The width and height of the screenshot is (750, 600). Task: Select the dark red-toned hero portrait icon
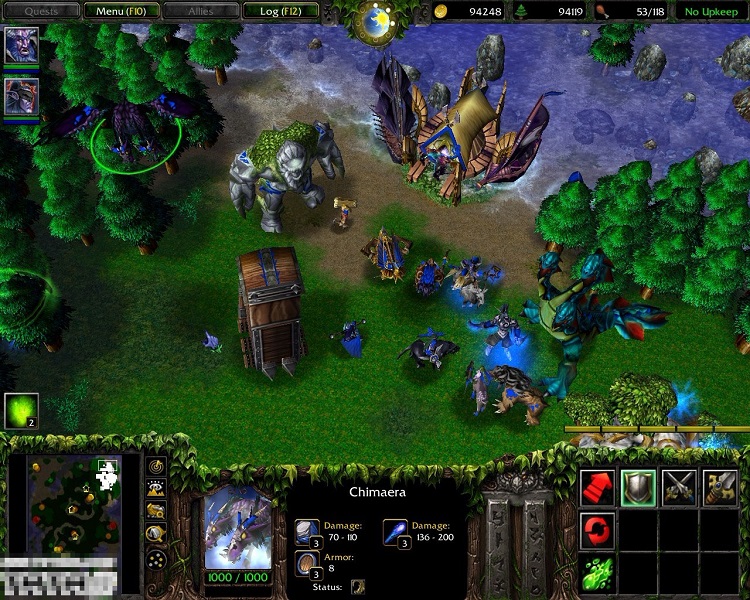tap(21, 95)
